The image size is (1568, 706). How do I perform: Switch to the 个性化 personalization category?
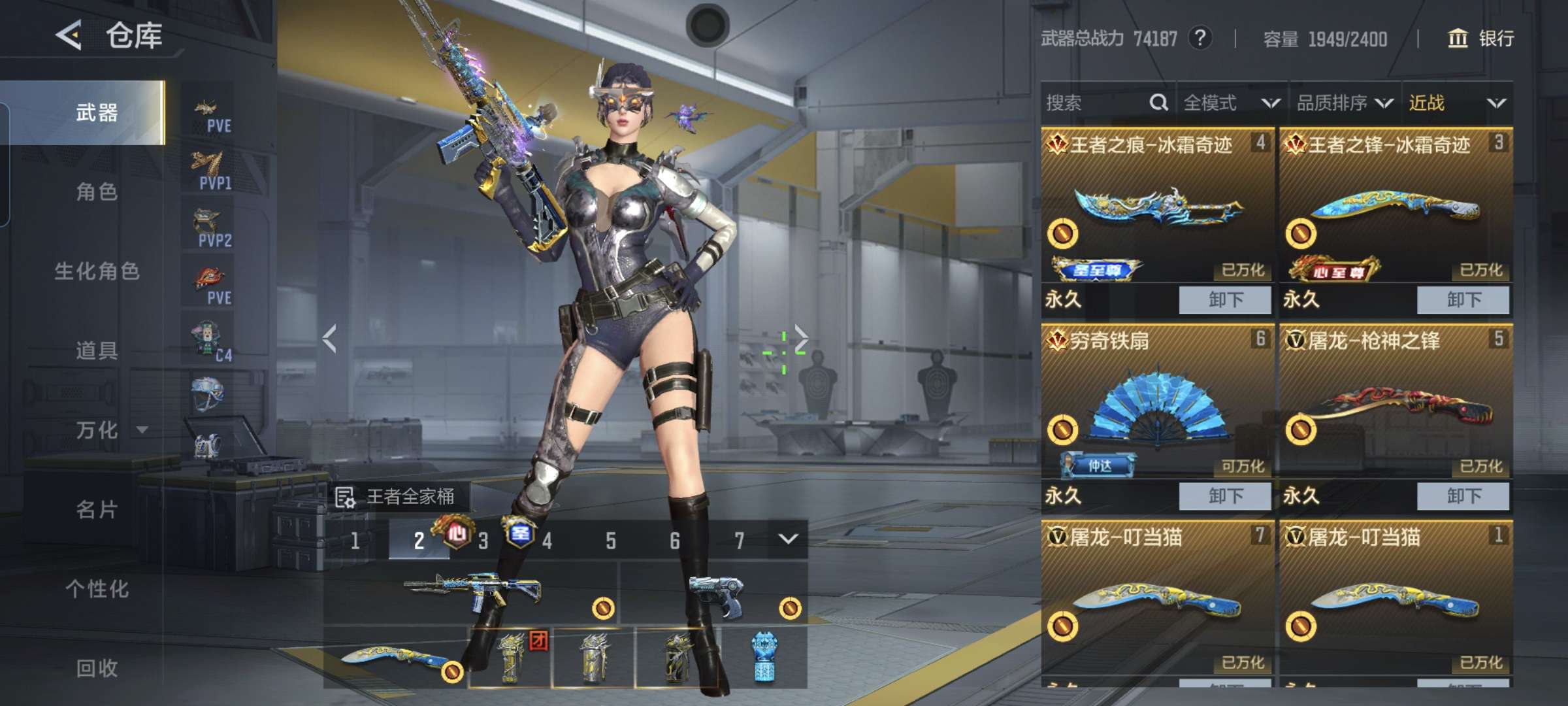(96, 589)
